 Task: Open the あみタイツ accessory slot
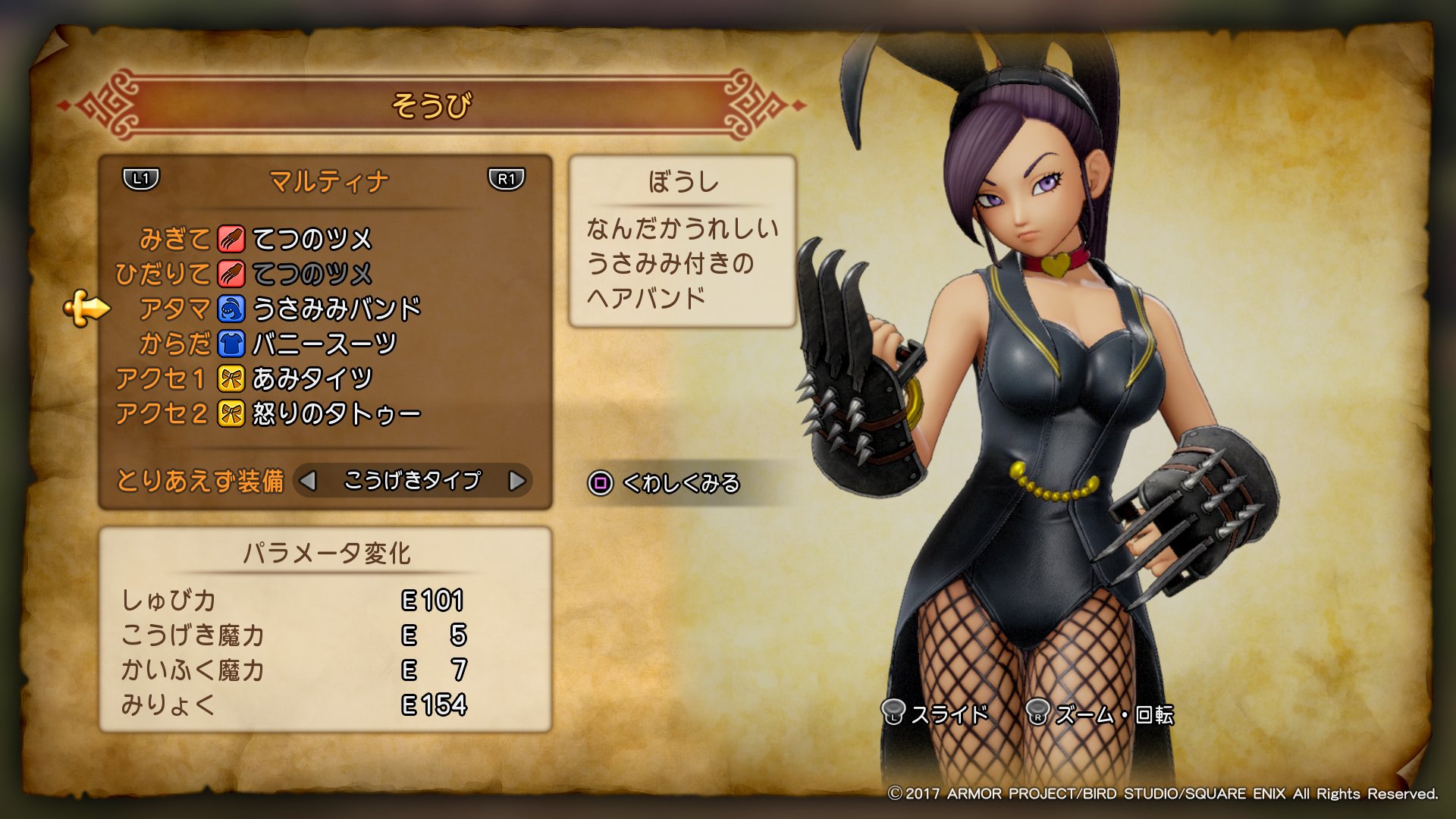click(311, 378)
